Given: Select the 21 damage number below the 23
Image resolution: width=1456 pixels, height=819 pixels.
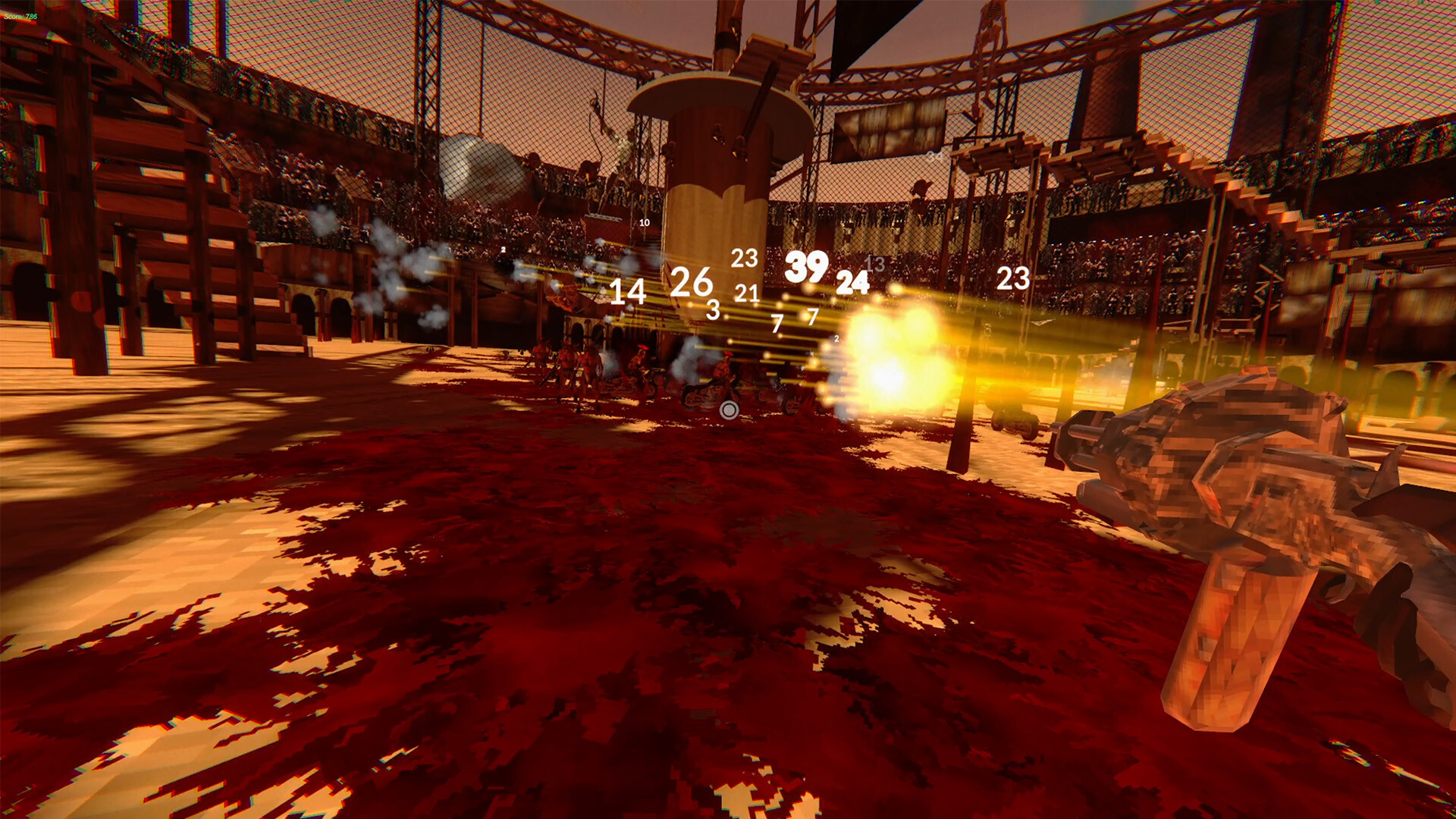Looking at the screenshot, I should pos(746,292).
